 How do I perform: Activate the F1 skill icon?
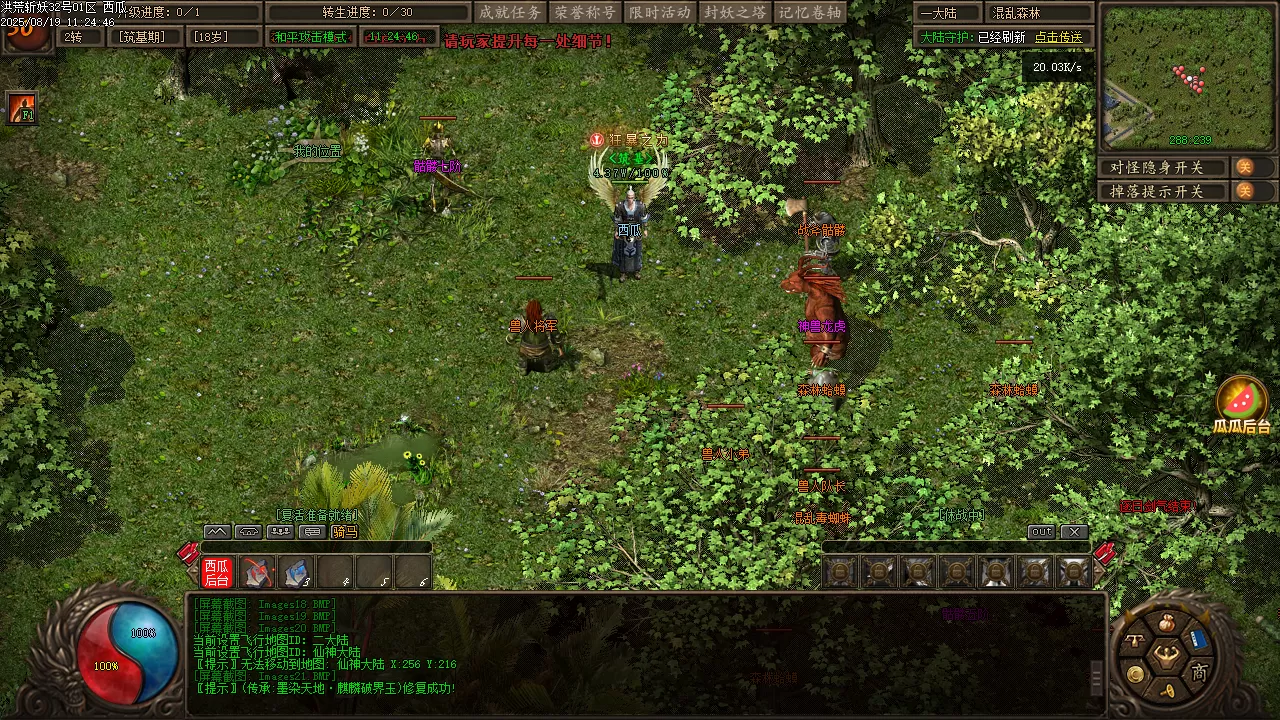click(x=22, y=108)
